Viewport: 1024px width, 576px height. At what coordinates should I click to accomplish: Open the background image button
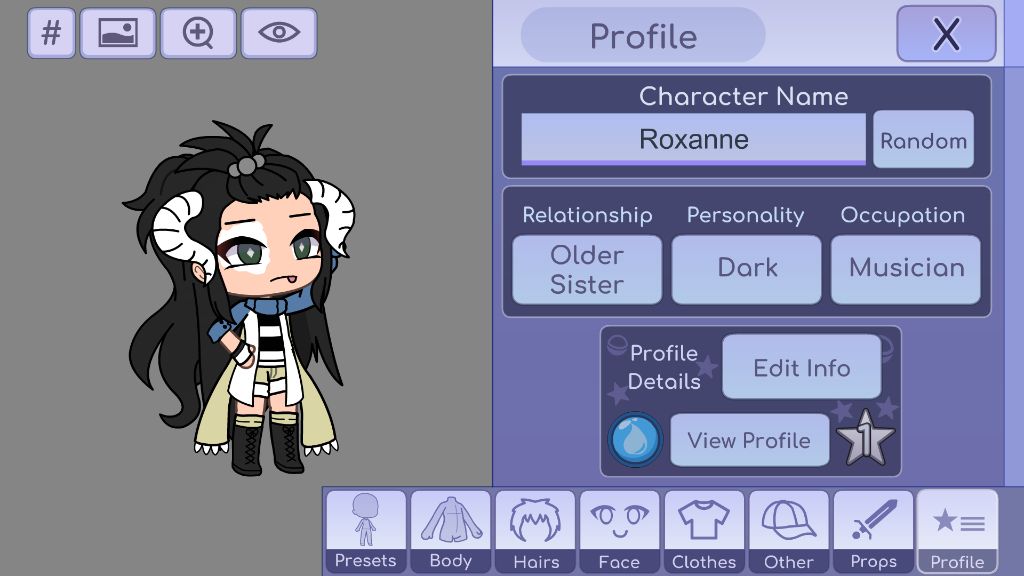118,33
